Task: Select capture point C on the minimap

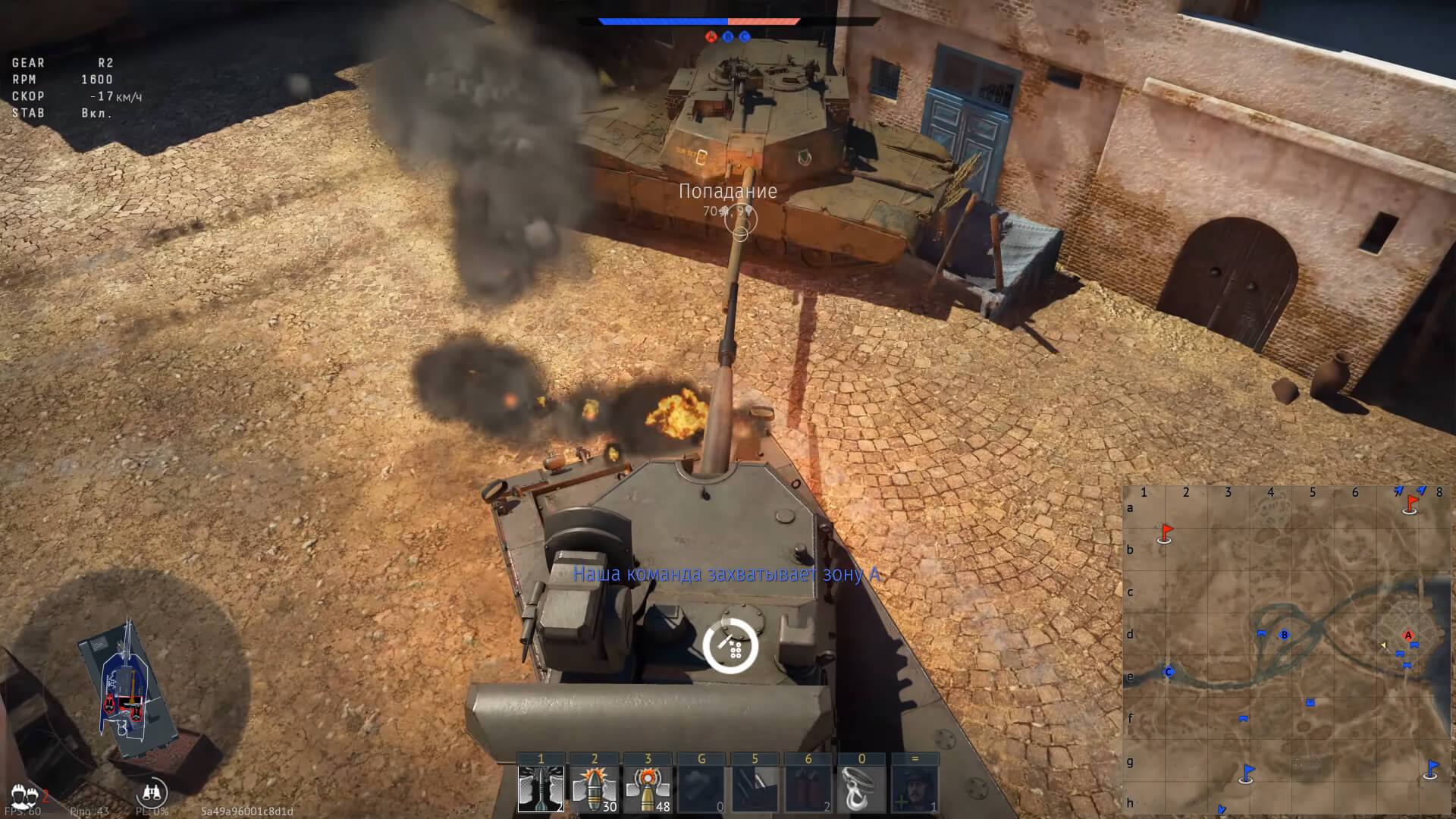Action: (x=1169, y=671)
